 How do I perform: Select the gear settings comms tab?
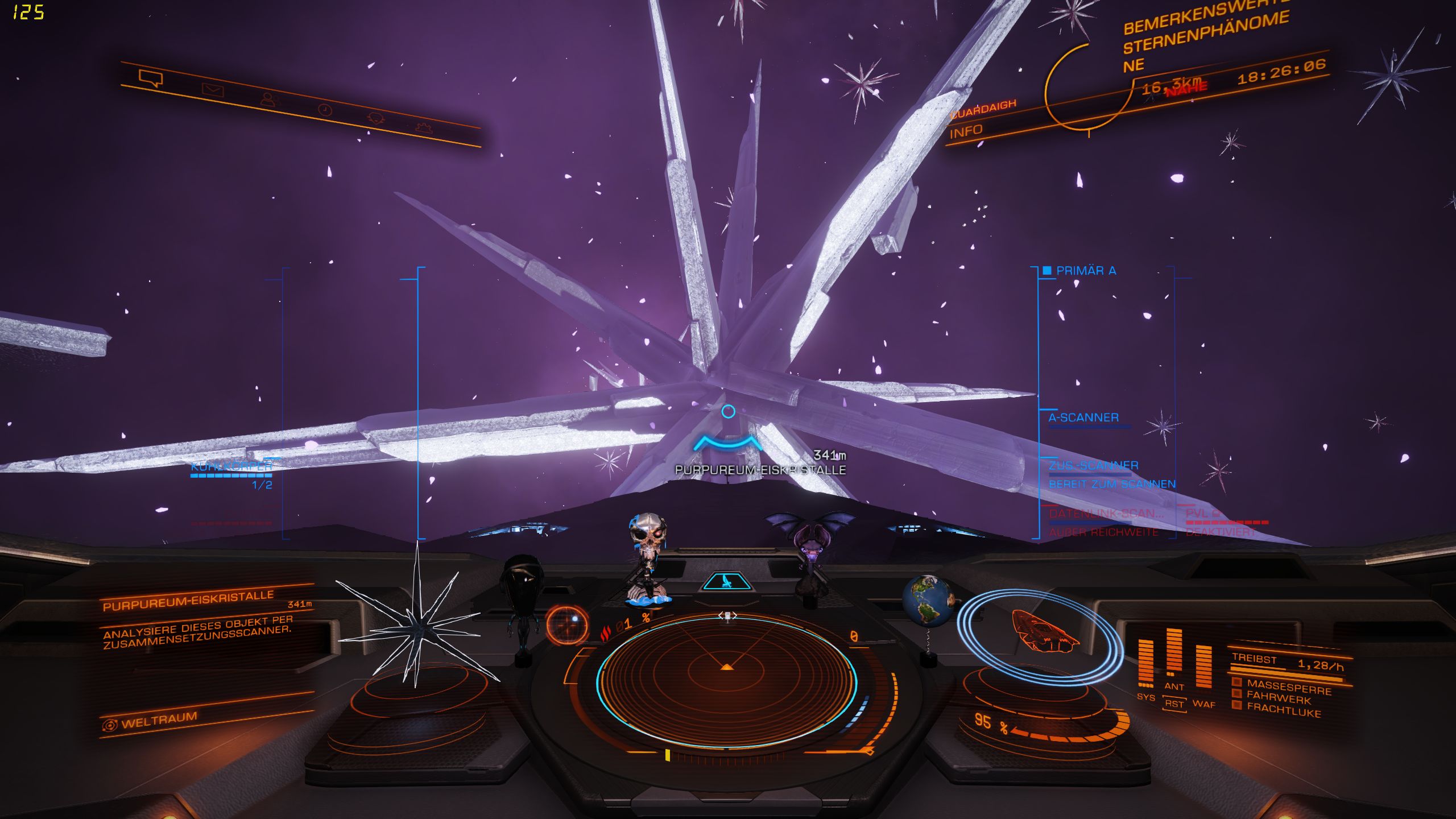pyautogui.click(x=424, y=127)
